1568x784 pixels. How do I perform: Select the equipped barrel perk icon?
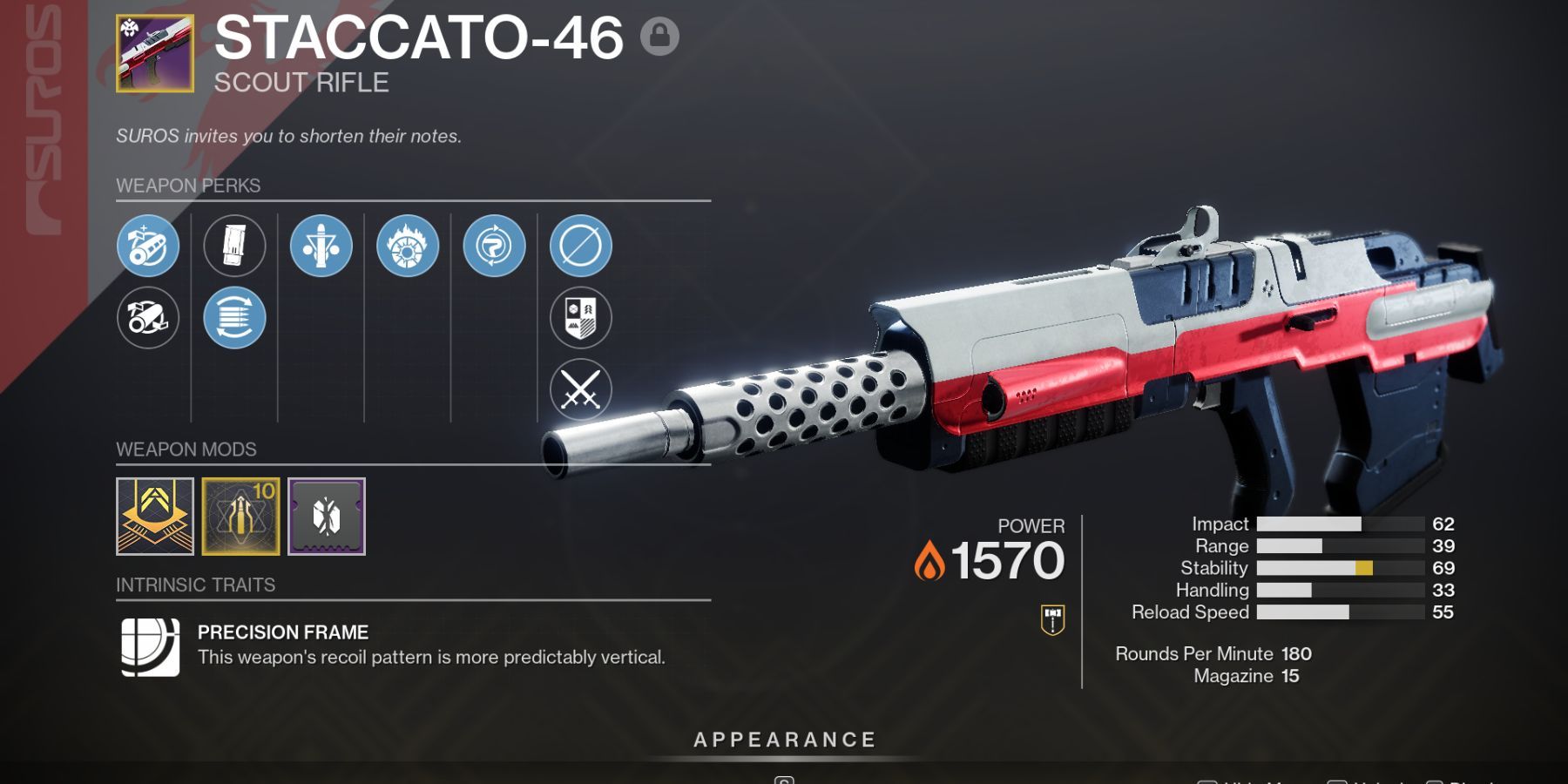(x=148, y=246)
